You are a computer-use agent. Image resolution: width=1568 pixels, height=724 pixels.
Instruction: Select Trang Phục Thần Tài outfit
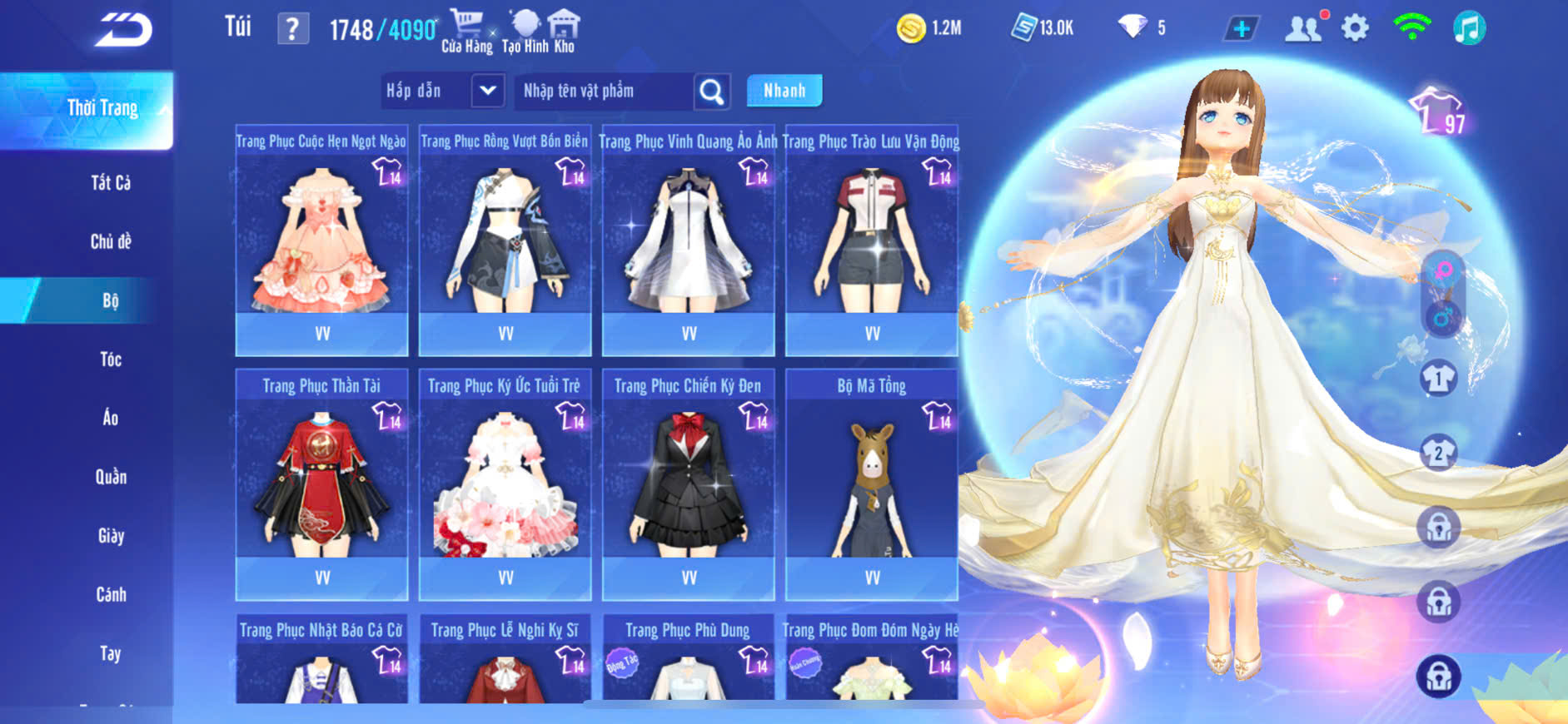(321, 485)
